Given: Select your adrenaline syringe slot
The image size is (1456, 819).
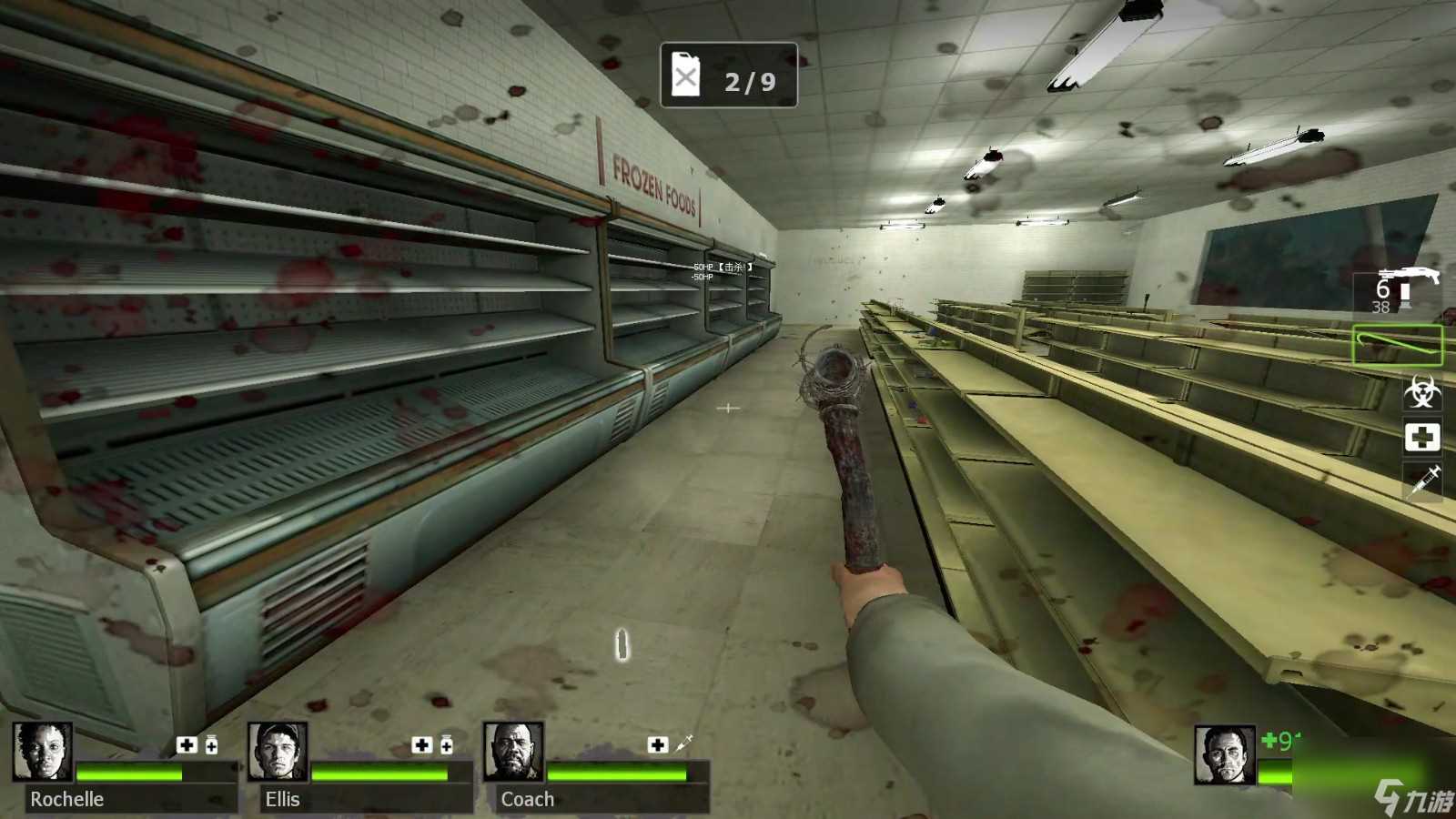Looking at the screenshot, I should click(1423, 480).
